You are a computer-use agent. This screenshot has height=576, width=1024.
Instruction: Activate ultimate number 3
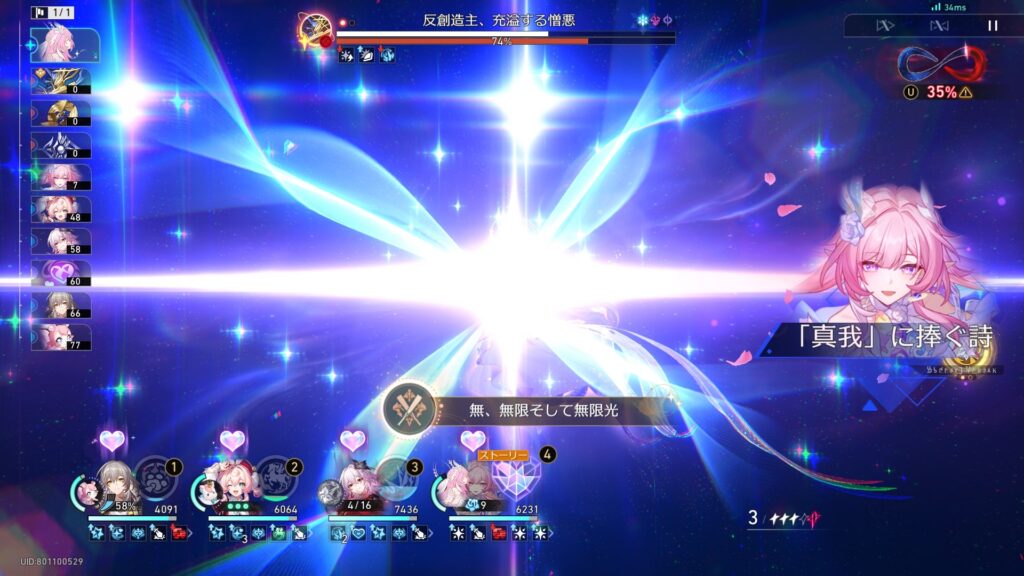pos(396,476)
